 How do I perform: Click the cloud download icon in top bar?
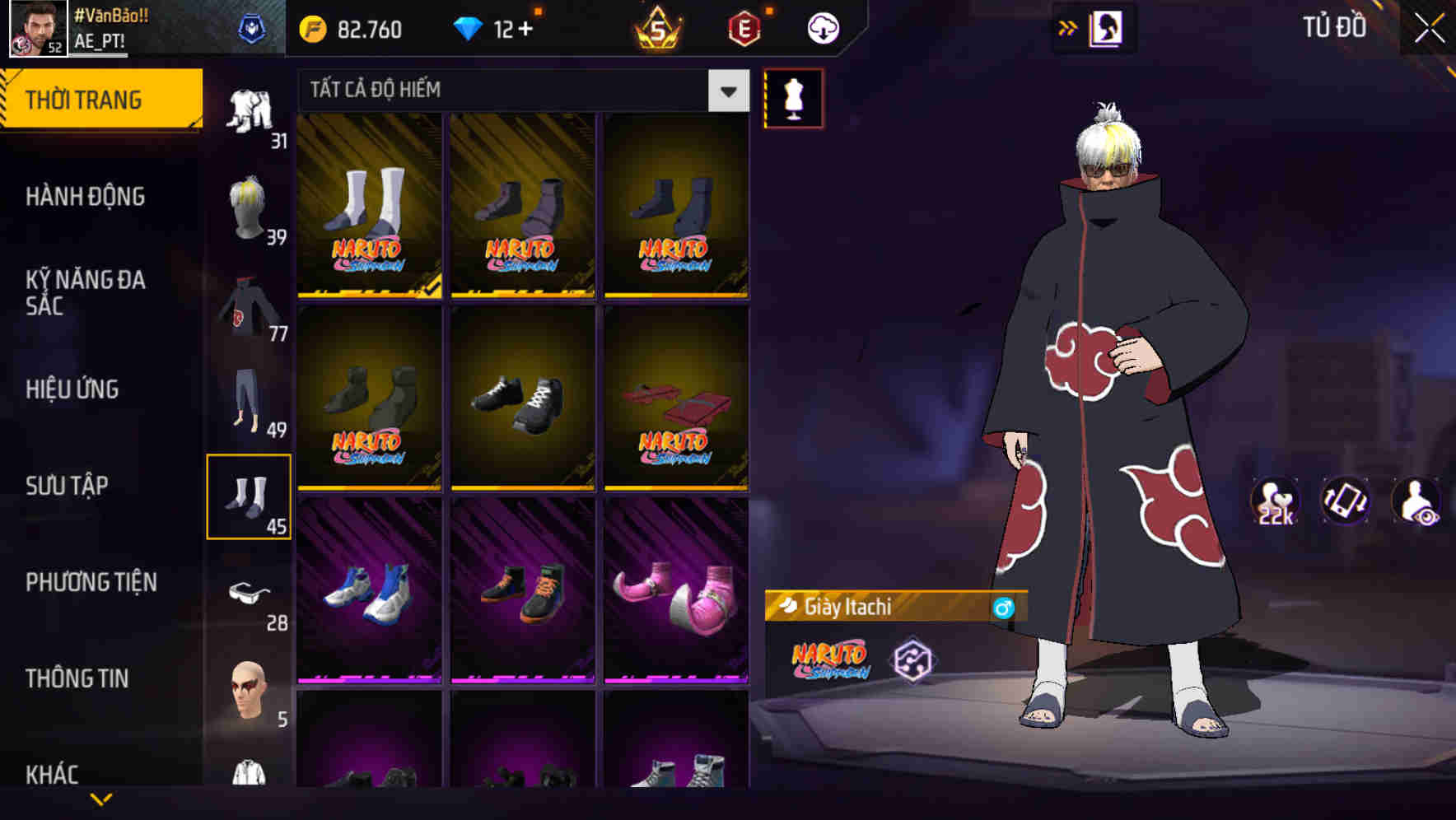[x=823, y=27]
